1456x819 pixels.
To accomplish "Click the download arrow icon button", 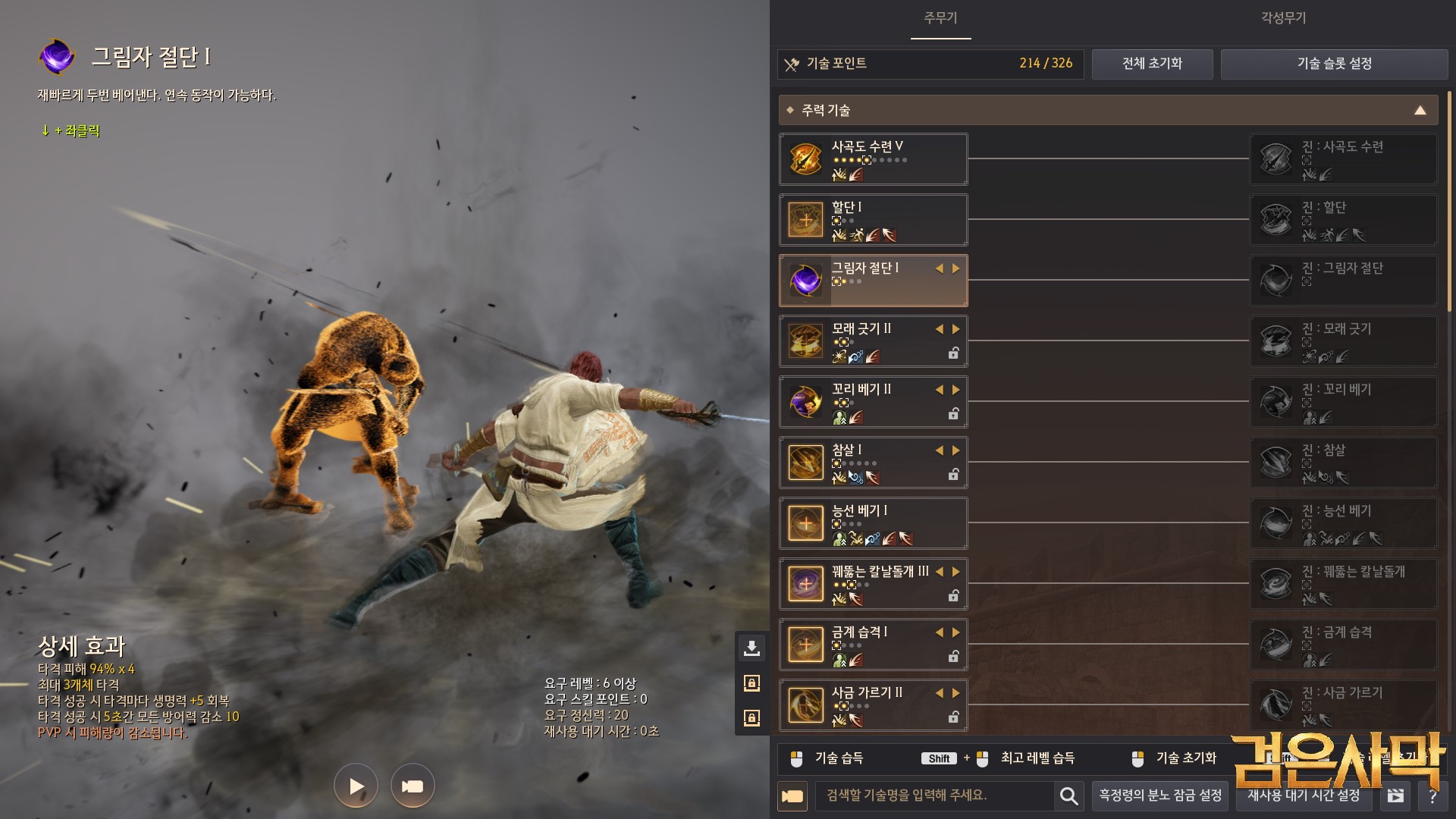I will (x=752, y=648).
